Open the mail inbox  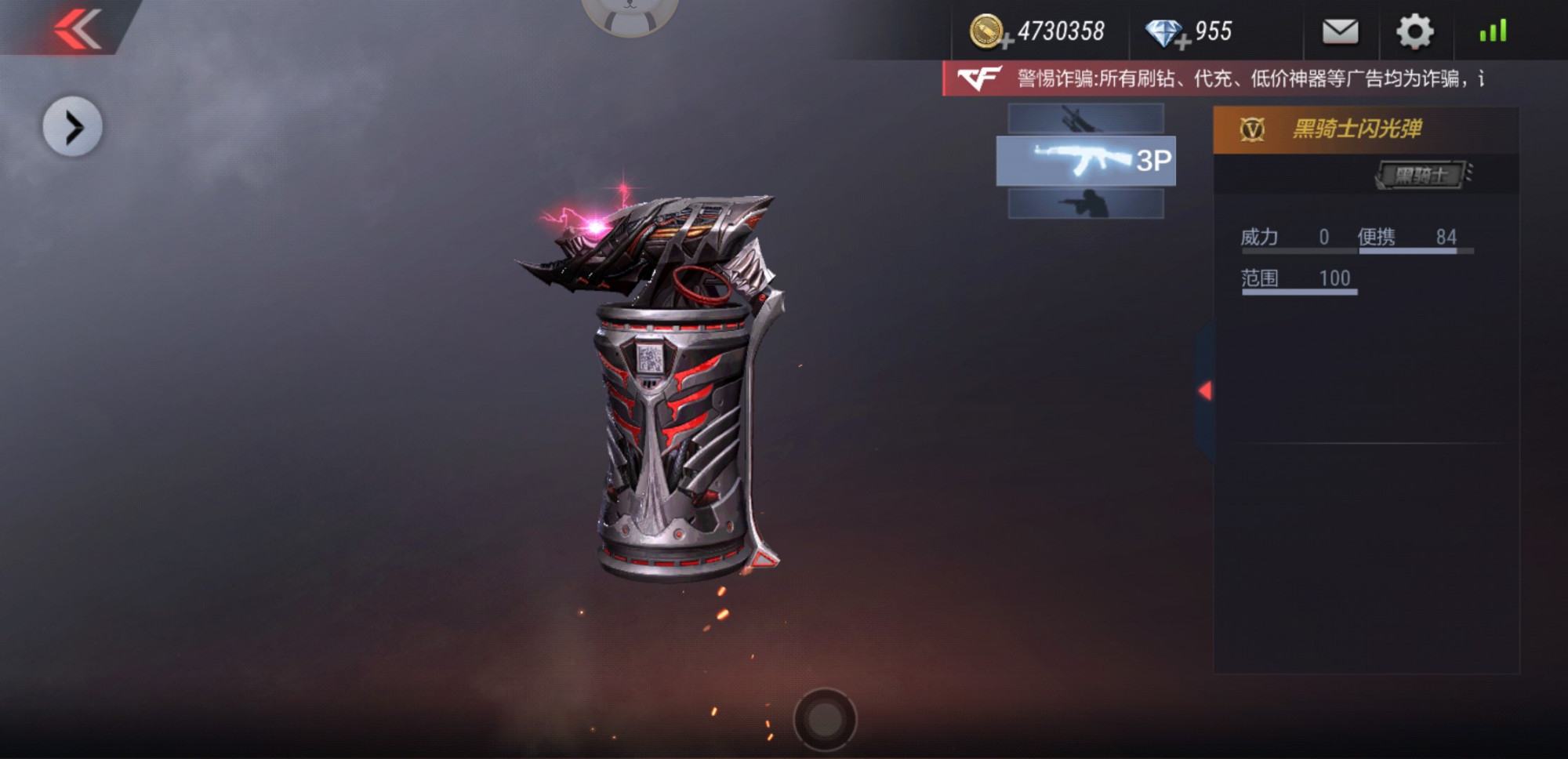(x=1340, y=31)
